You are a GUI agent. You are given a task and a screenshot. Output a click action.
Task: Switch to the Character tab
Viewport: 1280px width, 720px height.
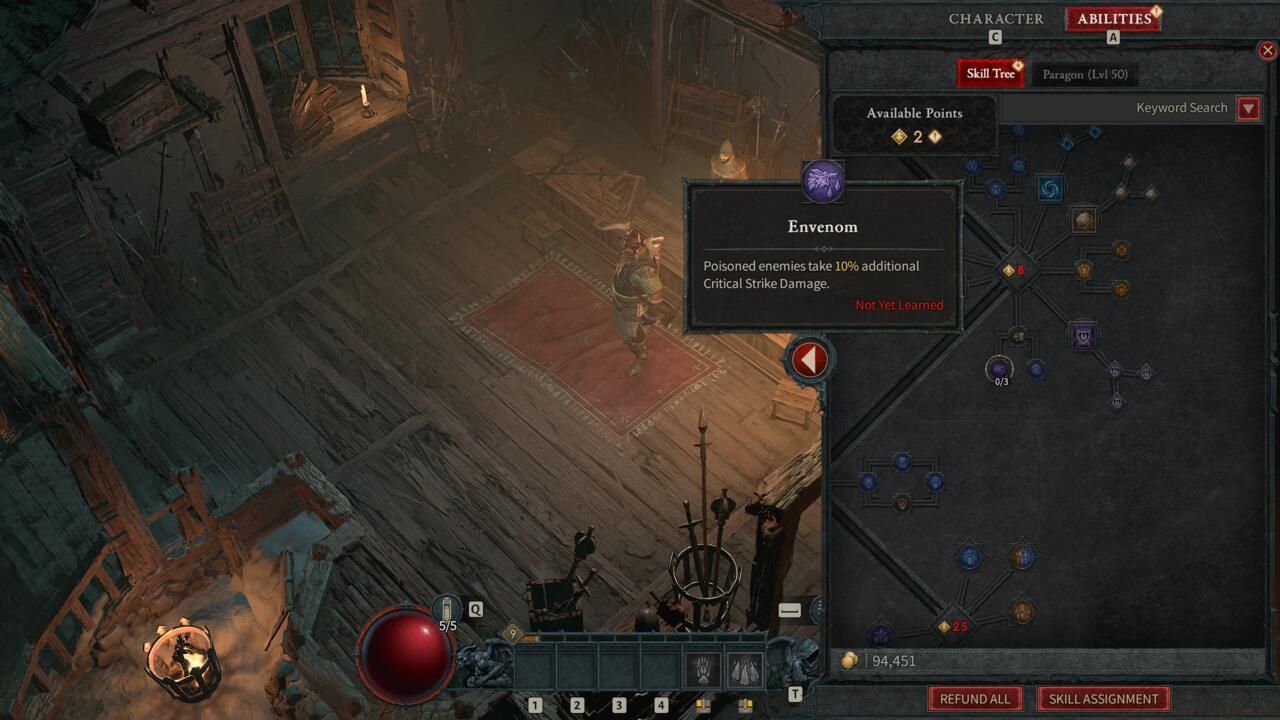pos(995,19)
